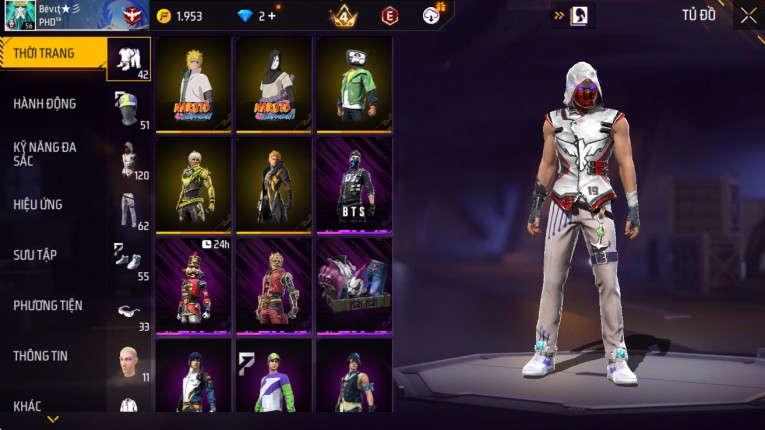Open the glasses subcategory icon

129,310
